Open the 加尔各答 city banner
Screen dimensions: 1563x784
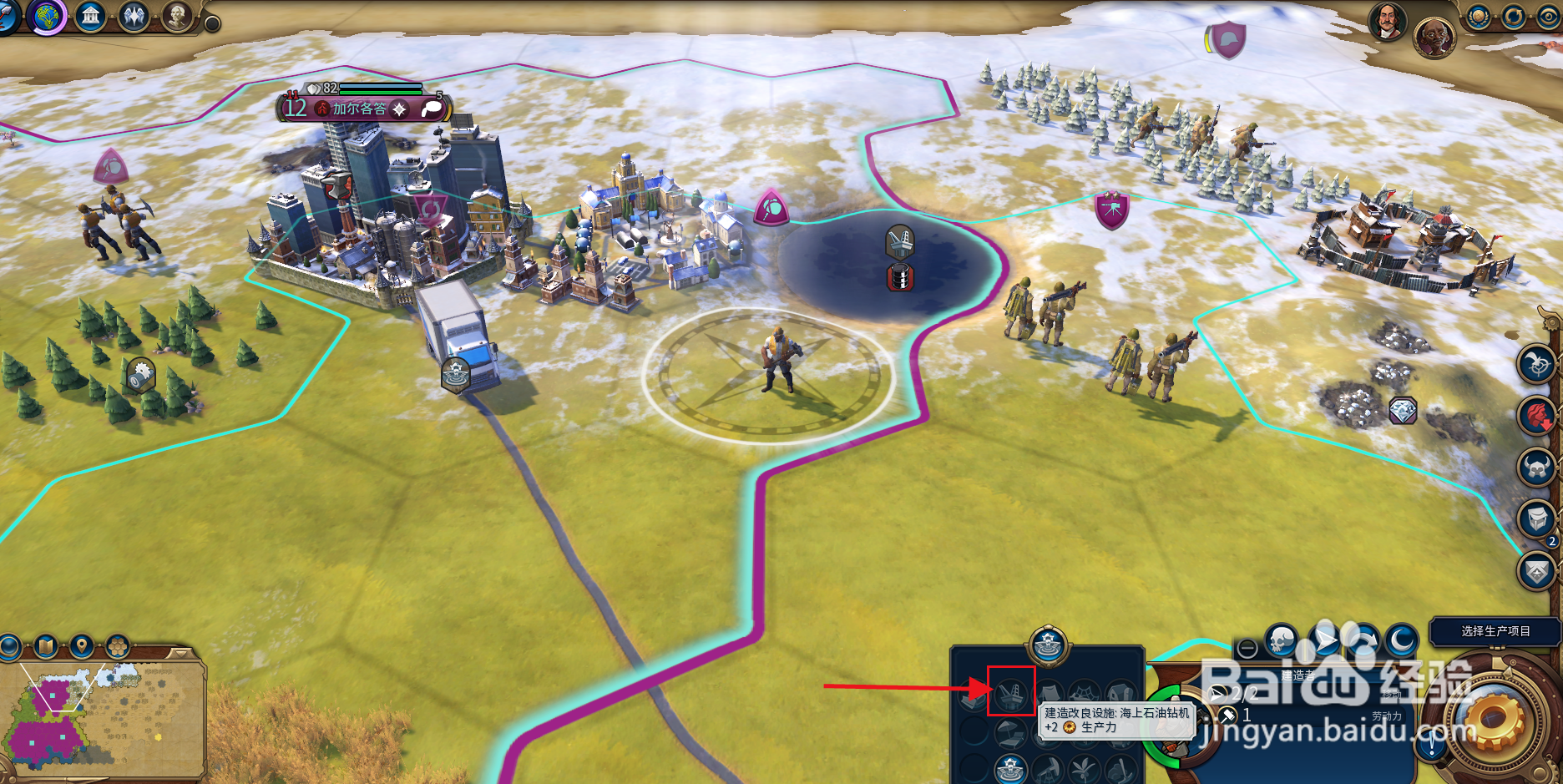pyautogui.click(x=359, y=109)
